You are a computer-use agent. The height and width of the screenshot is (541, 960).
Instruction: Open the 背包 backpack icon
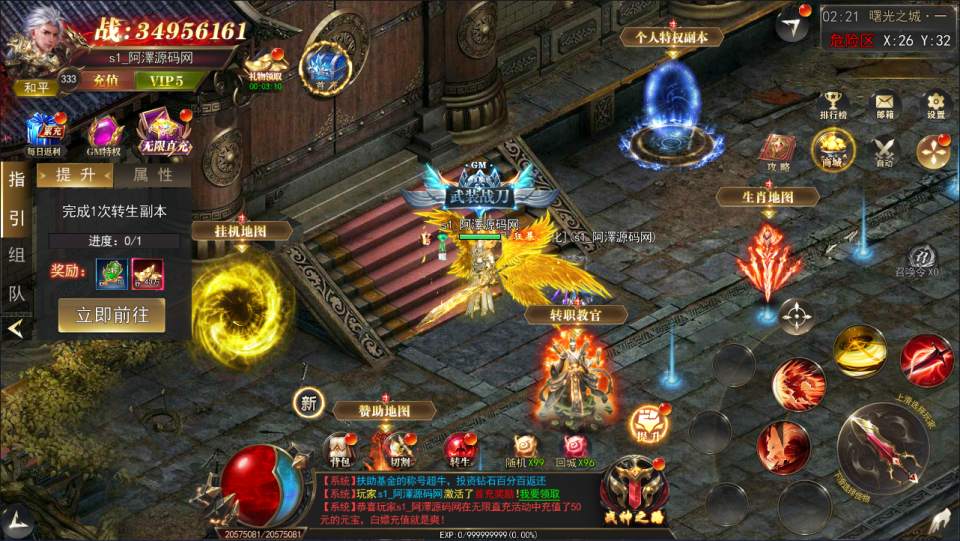click(341, 450)
